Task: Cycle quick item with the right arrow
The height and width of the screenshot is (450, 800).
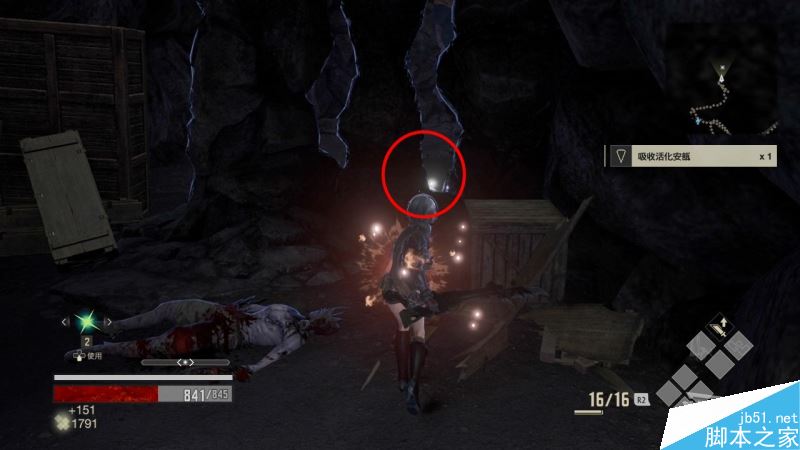Action: pyautogui.click(x=108, y=322)
